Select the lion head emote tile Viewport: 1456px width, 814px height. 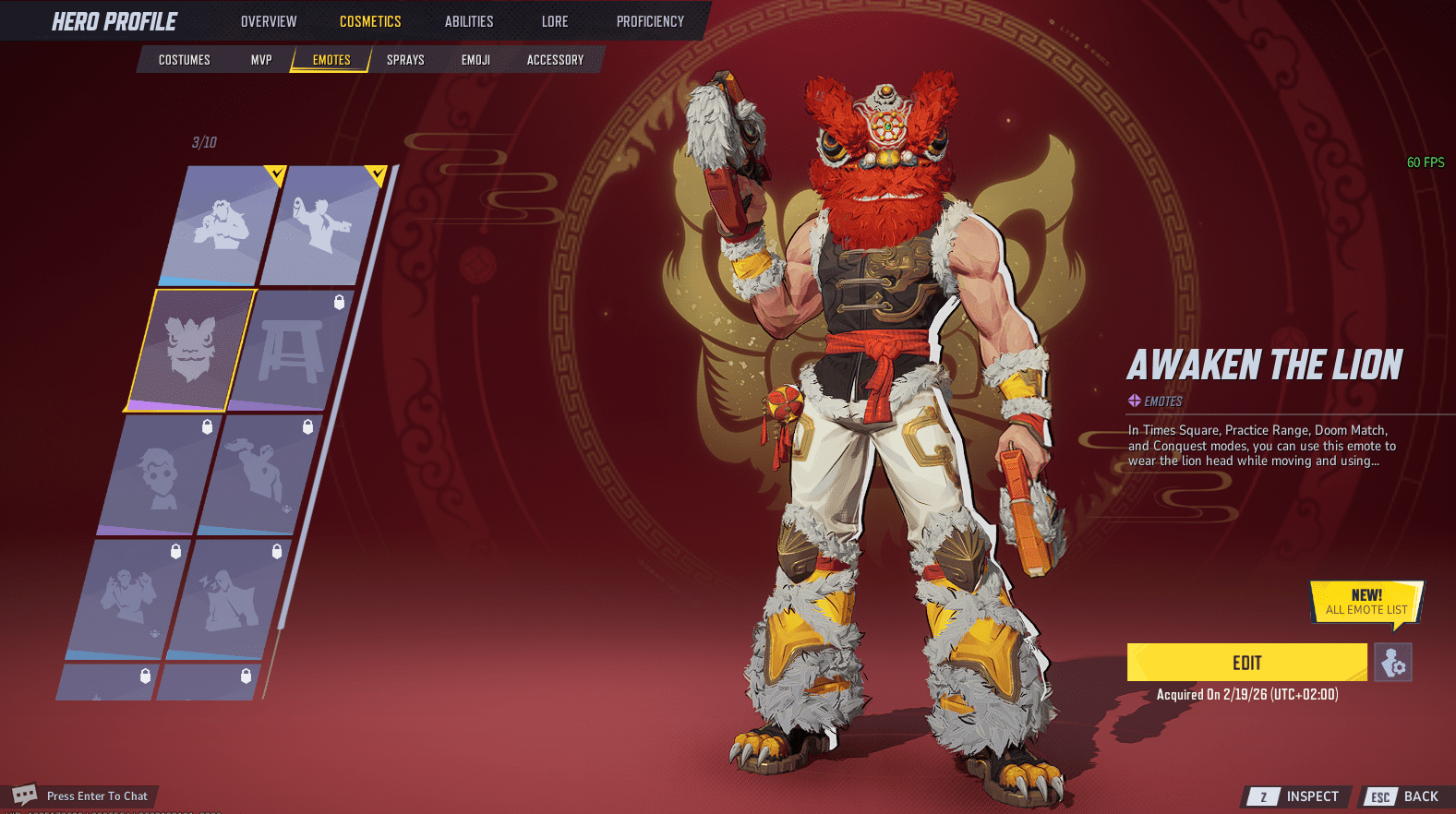[x=190, y=350]
